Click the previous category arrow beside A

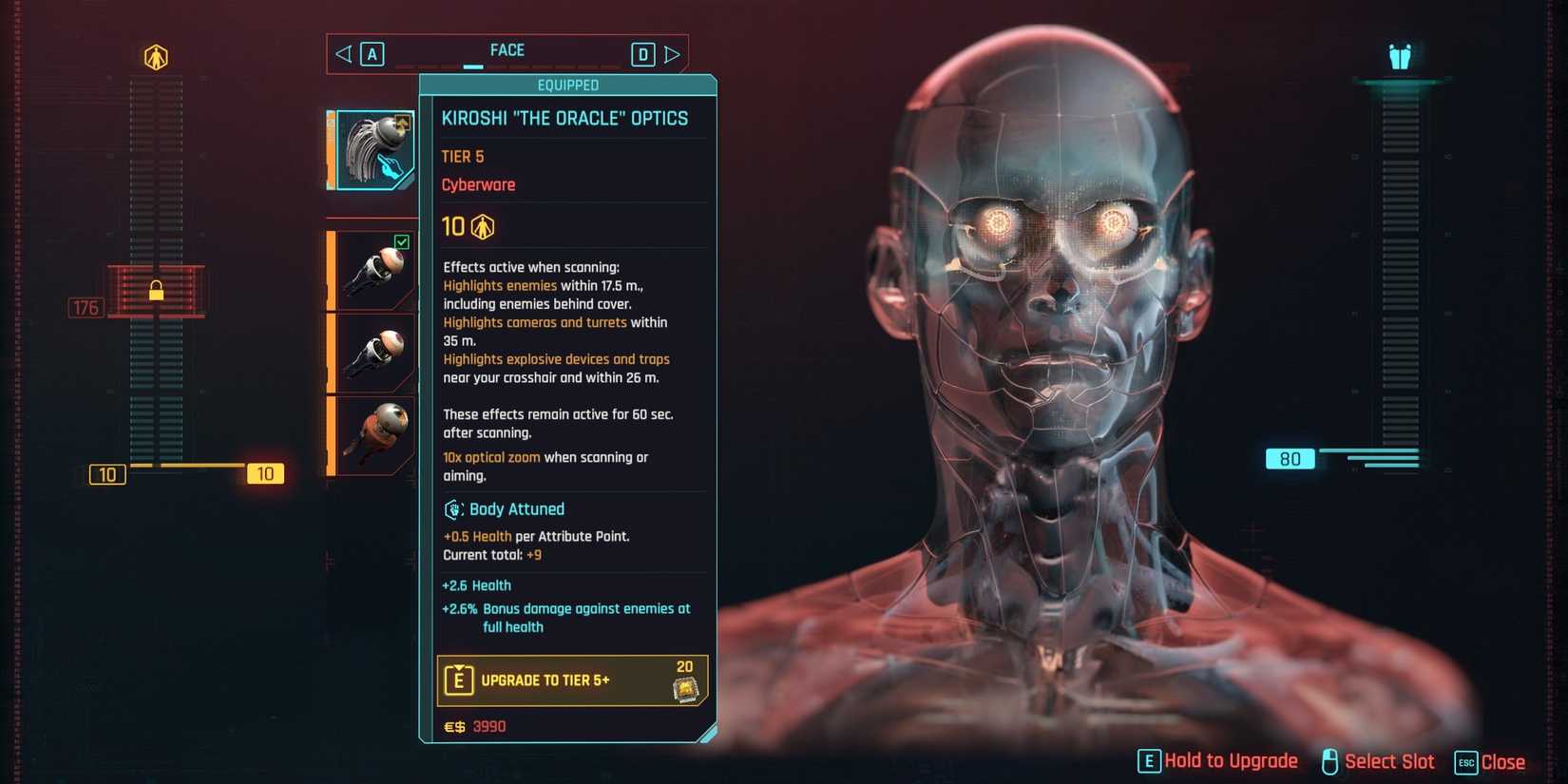pos(343,53)
